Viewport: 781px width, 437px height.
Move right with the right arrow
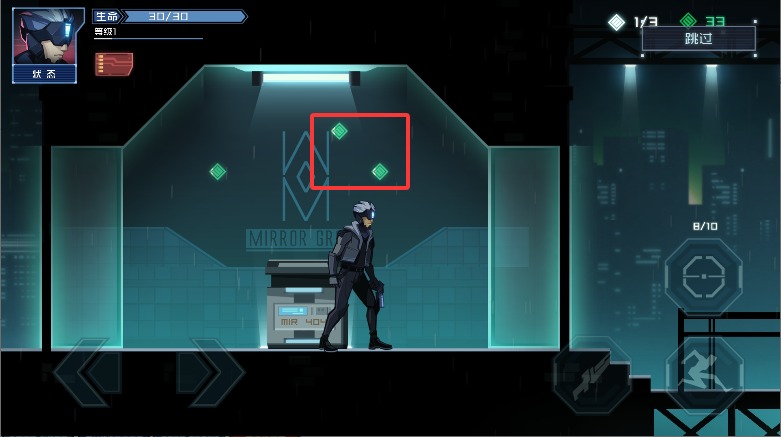tap(211, 374)
